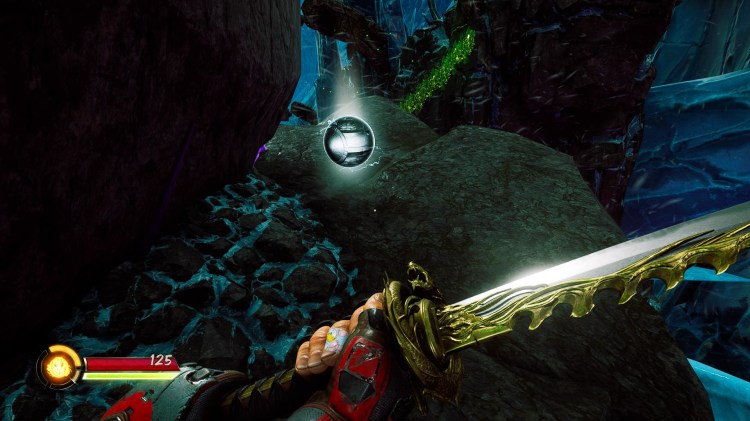The height and width of the screenshot is (421, 750).
Task: Click the glowing orange chi power icon
Action: click(x=59, y=366)
